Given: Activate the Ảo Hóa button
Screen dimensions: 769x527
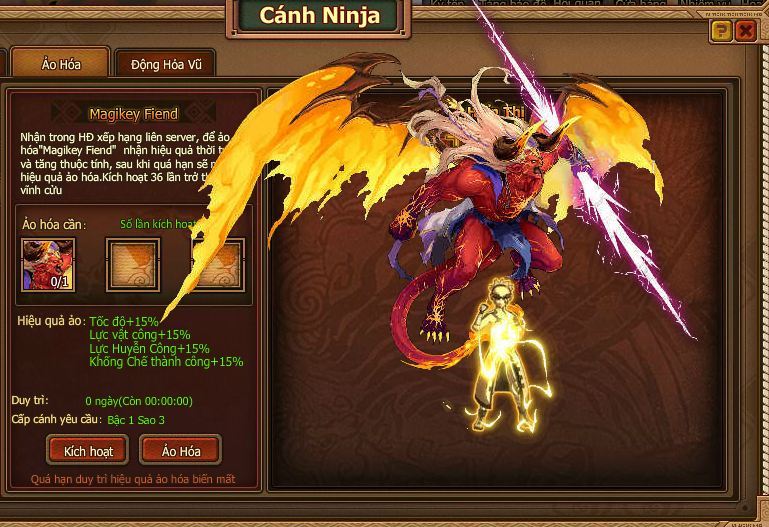Looking at the screenshot, I should click(x=180, y=451).
